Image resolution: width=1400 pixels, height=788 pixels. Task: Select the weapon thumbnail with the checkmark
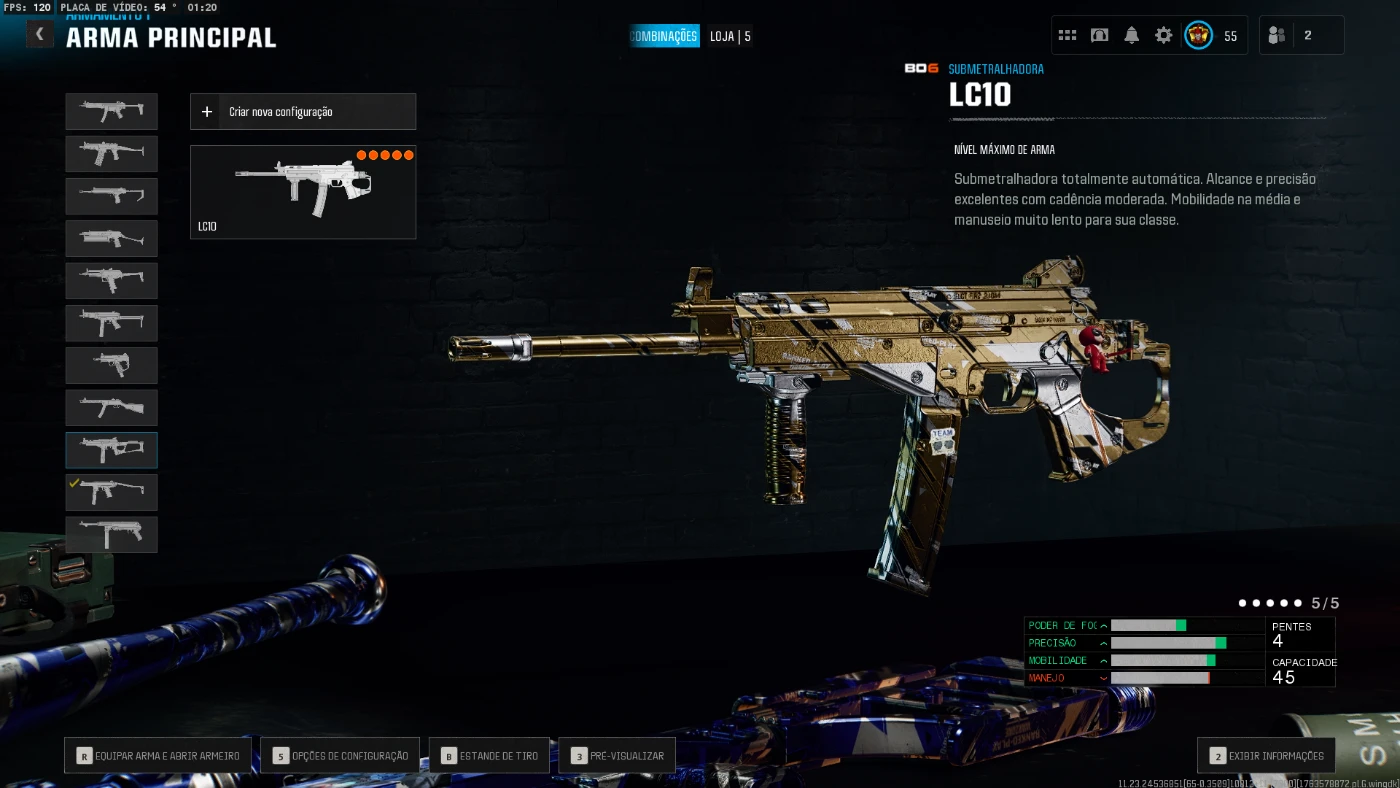pos(111,492)
